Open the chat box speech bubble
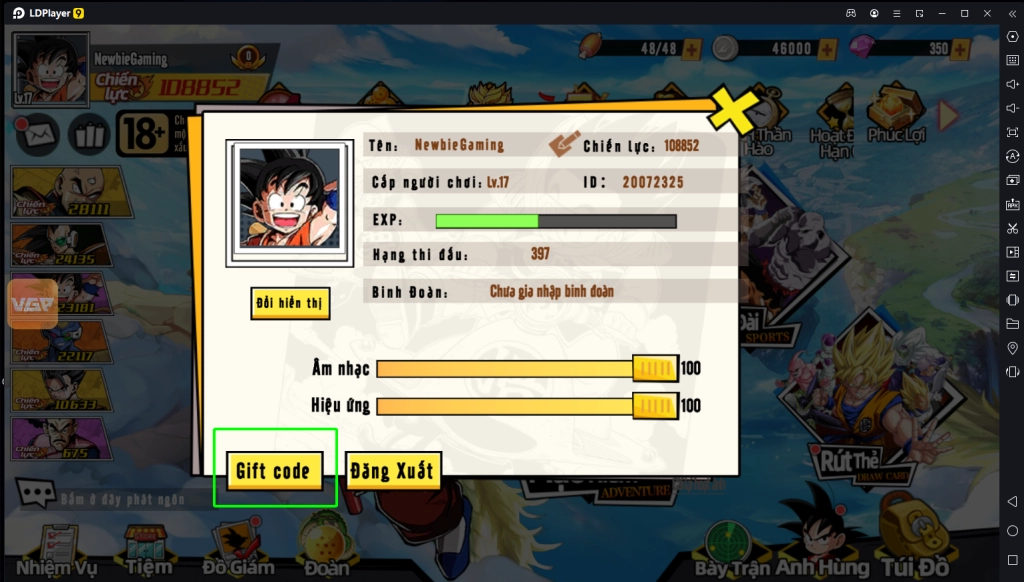This screenshot has height=582, width=1024. point(36,494)
